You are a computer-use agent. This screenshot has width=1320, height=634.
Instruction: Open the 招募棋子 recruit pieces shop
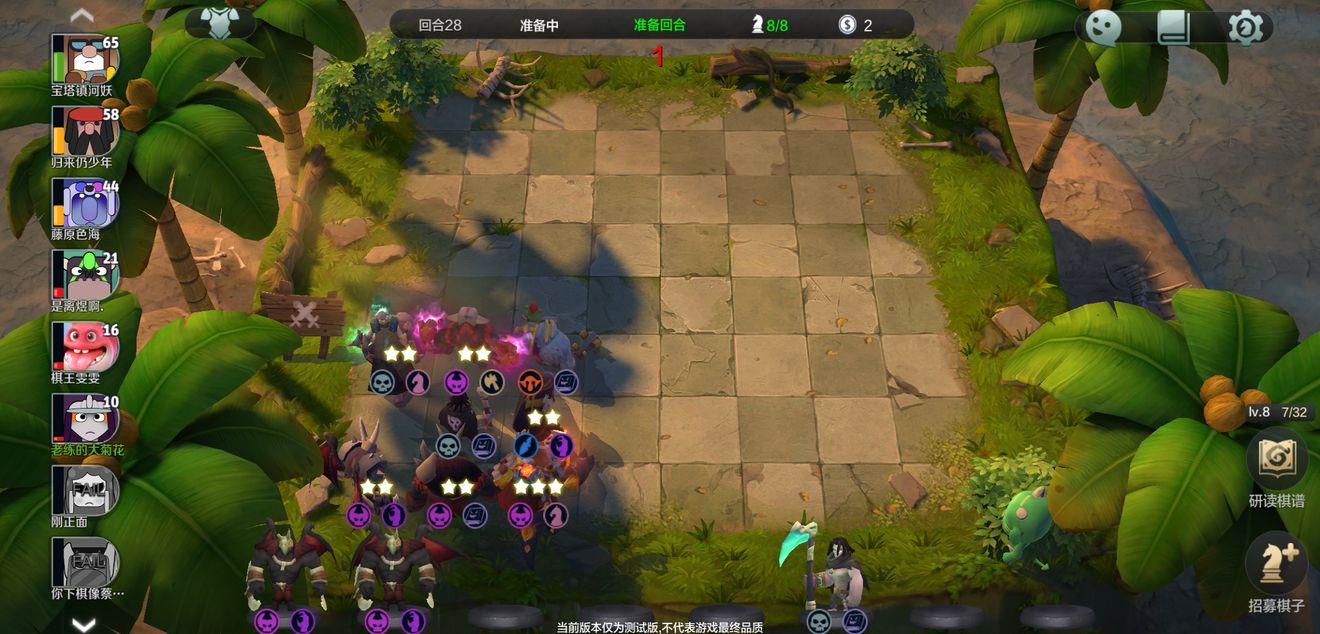pyautogui.click(x=1277, y=565)
